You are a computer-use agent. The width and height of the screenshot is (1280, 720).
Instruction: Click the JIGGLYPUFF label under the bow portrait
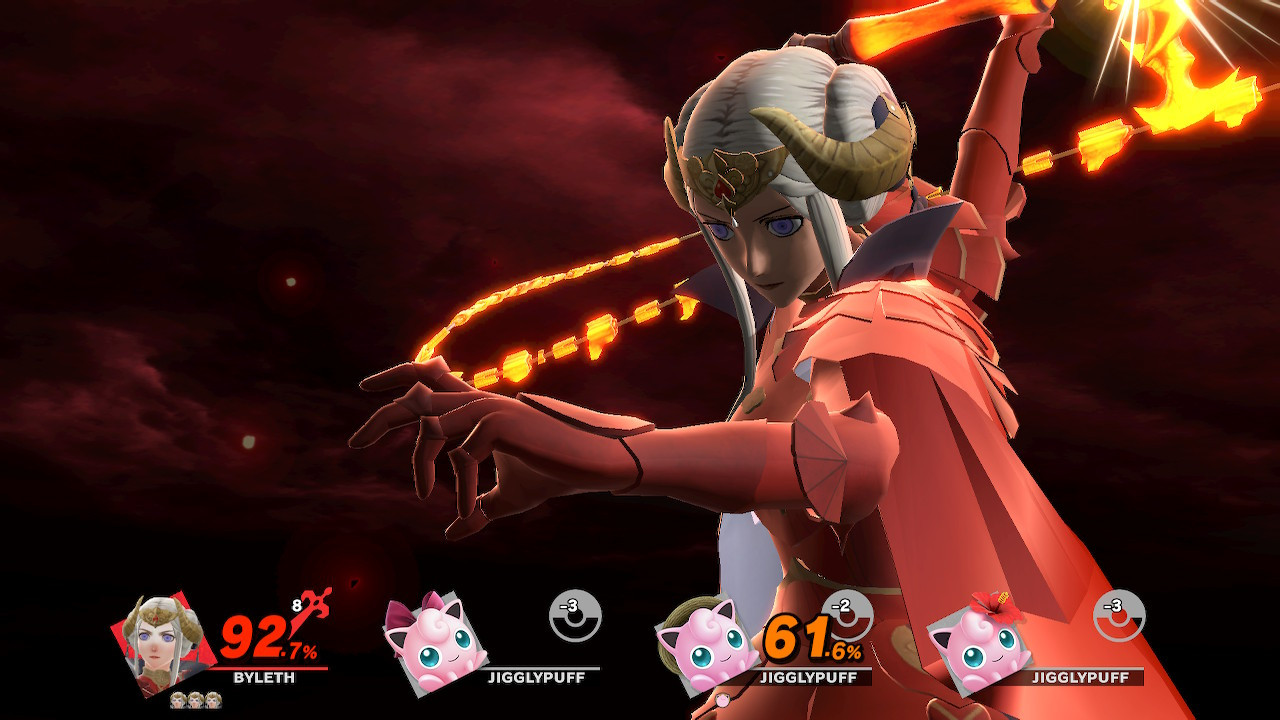click(x=538, y=678)
